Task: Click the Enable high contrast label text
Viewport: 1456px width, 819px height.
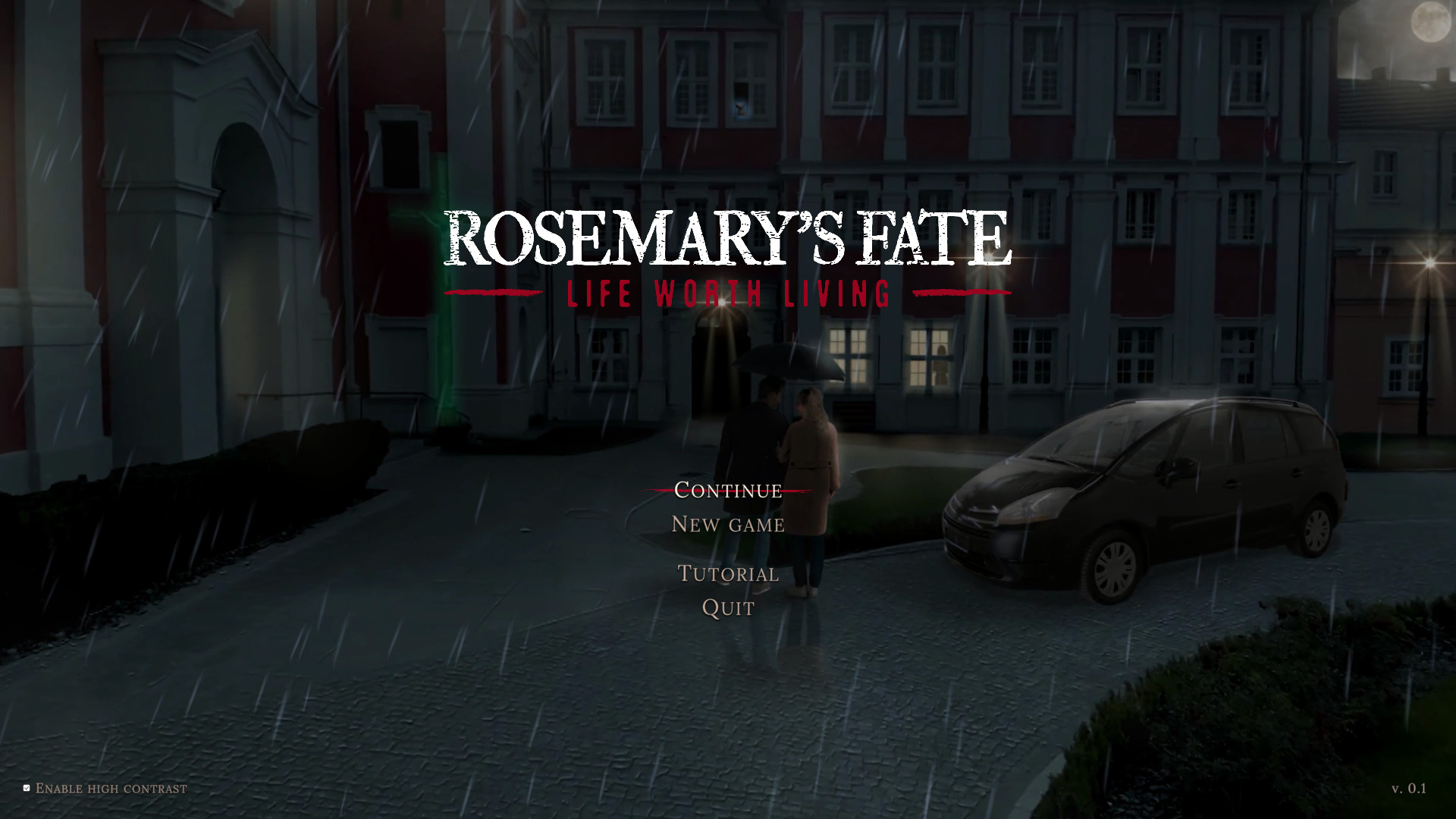Action: point(111,788)
